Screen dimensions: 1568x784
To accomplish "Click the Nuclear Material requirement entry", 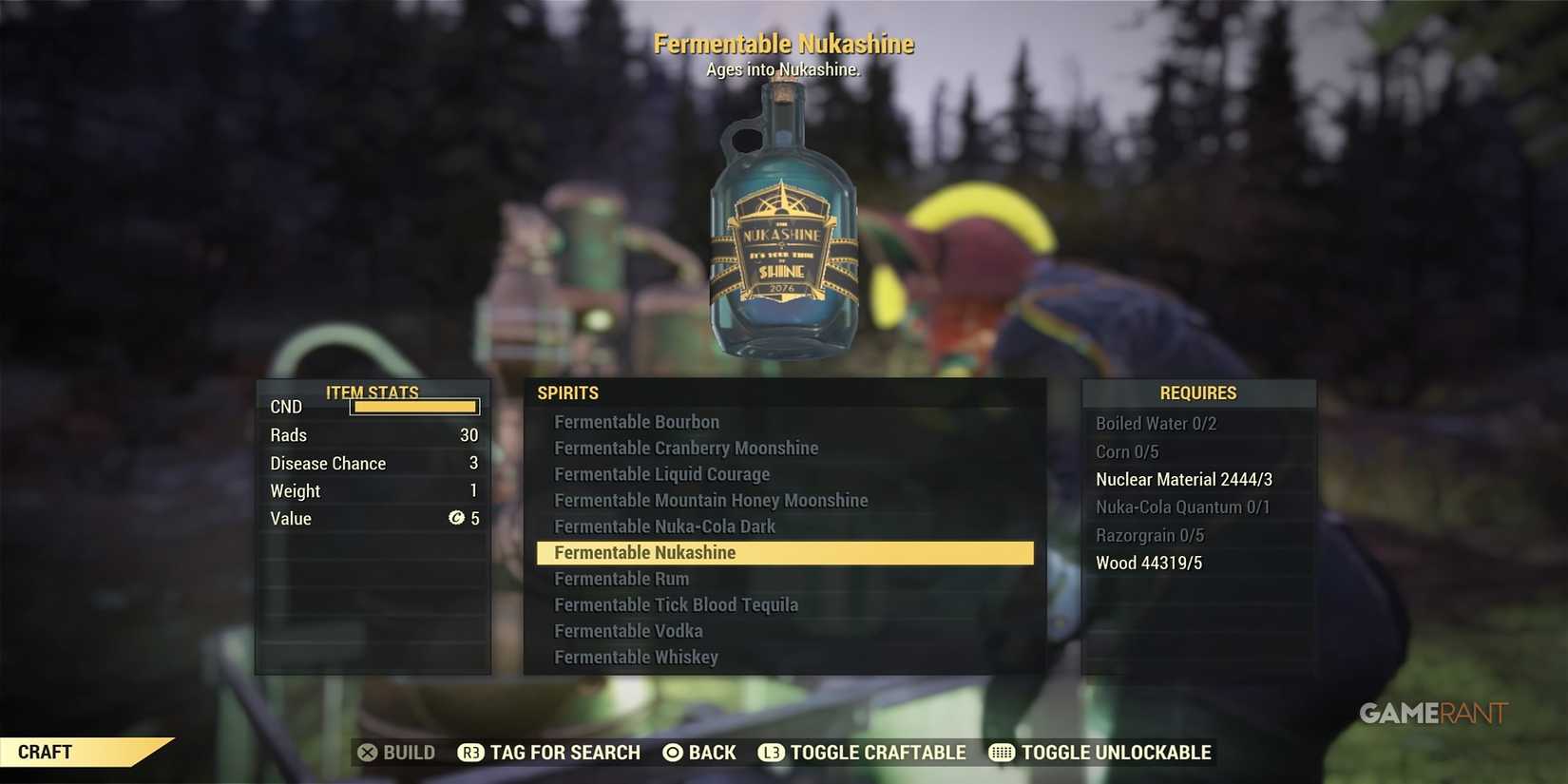I will tap(1183, 479).
